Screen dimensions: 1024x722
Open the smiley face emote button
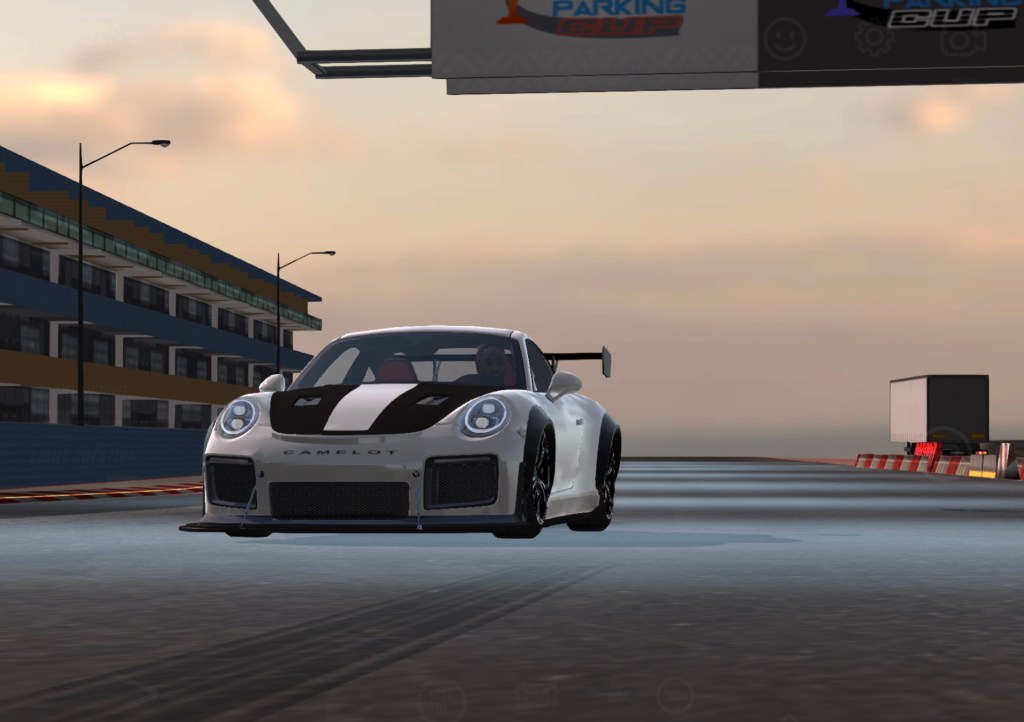pos(785,39)
